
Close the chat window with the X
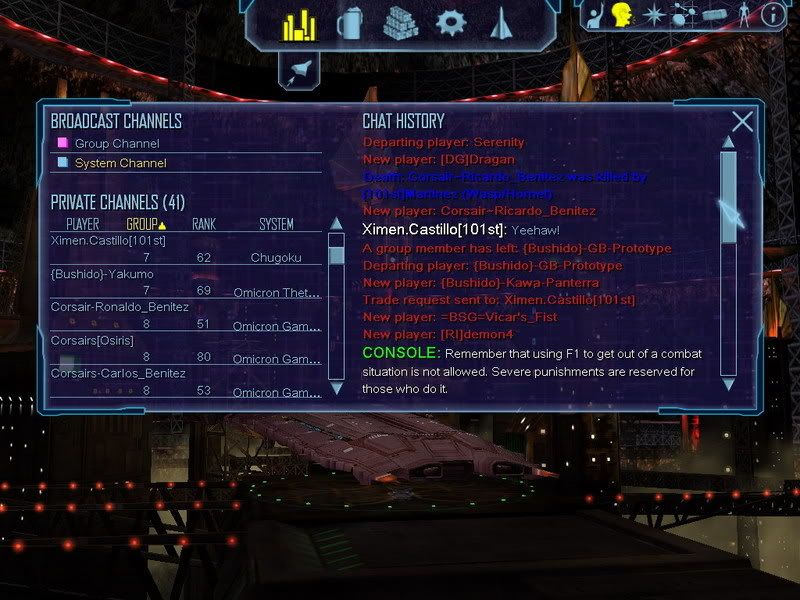pyautogui.click(x=742, y=122)
